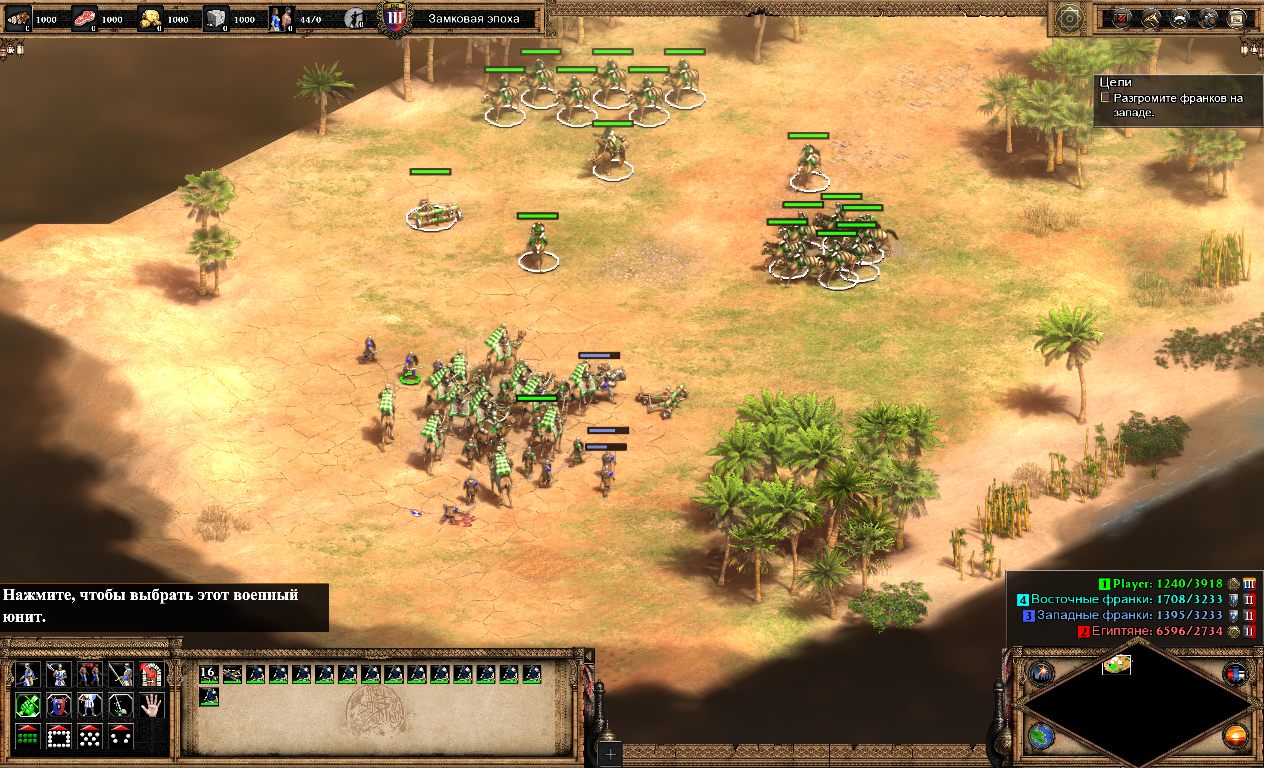Open the main menu button
The width and height of the screenshot is (1264, 768).
1236,18
